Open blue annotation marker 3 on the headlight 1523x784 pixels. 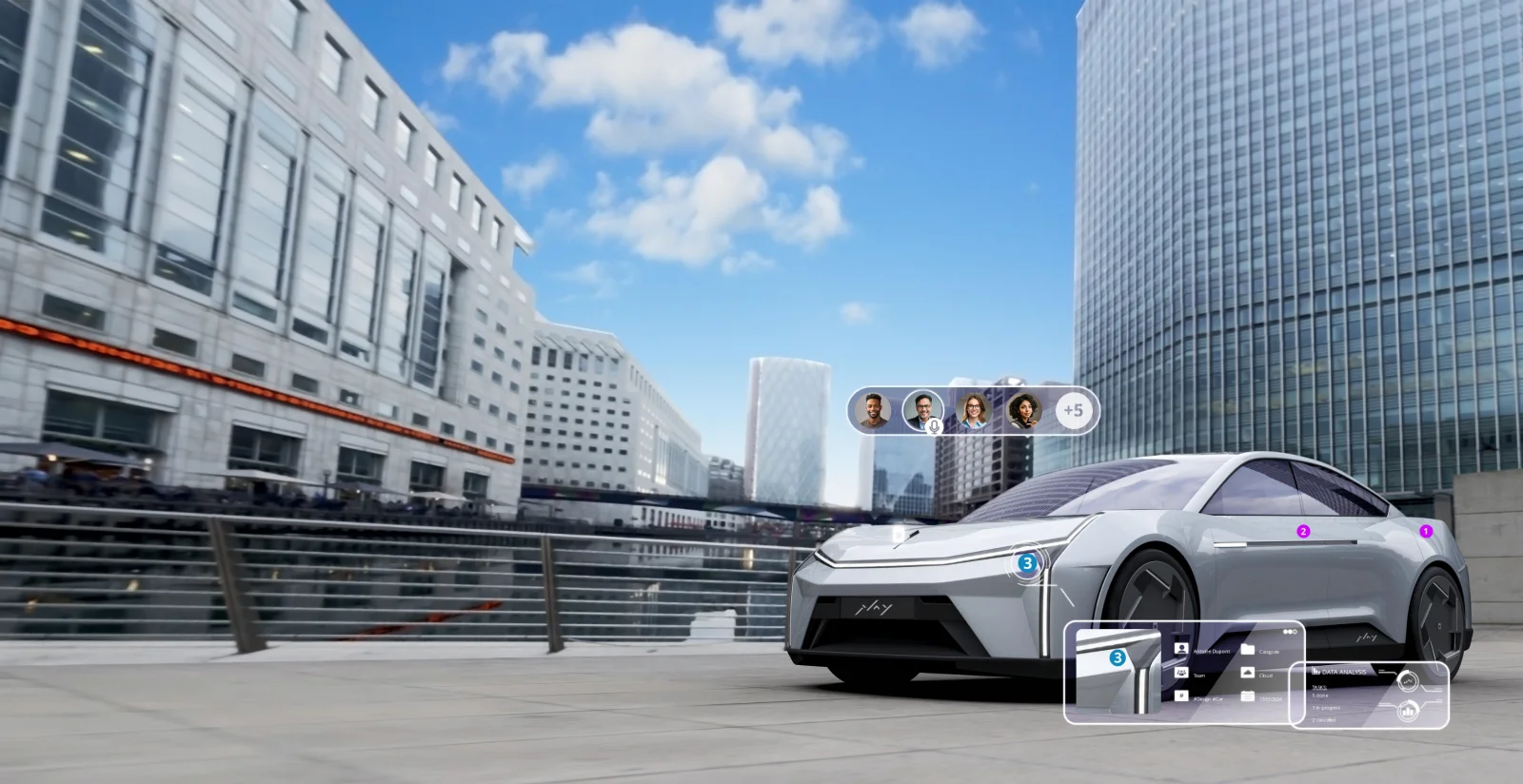pyautogui.click(x=1026, y=563)
